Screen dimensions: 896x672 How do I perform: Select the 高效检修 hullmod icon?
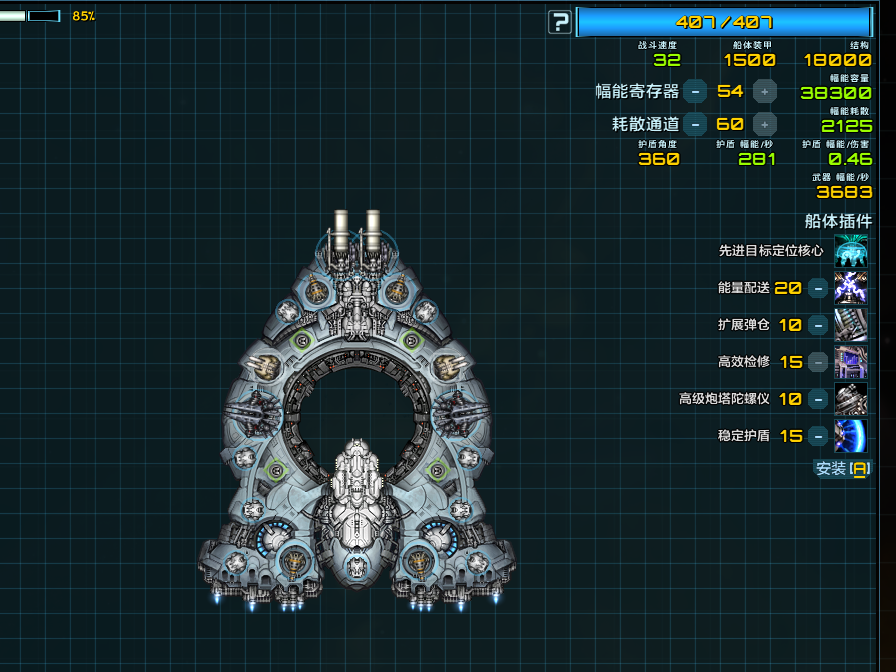(x=851, y=362)
